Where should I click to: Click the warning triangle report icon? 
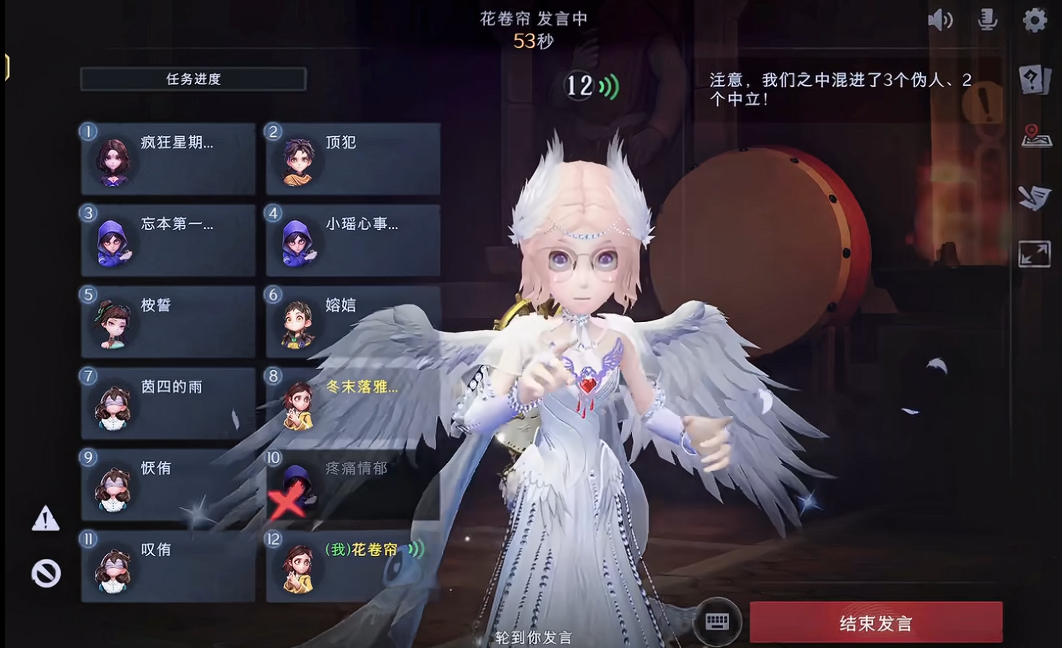point(46,518)
